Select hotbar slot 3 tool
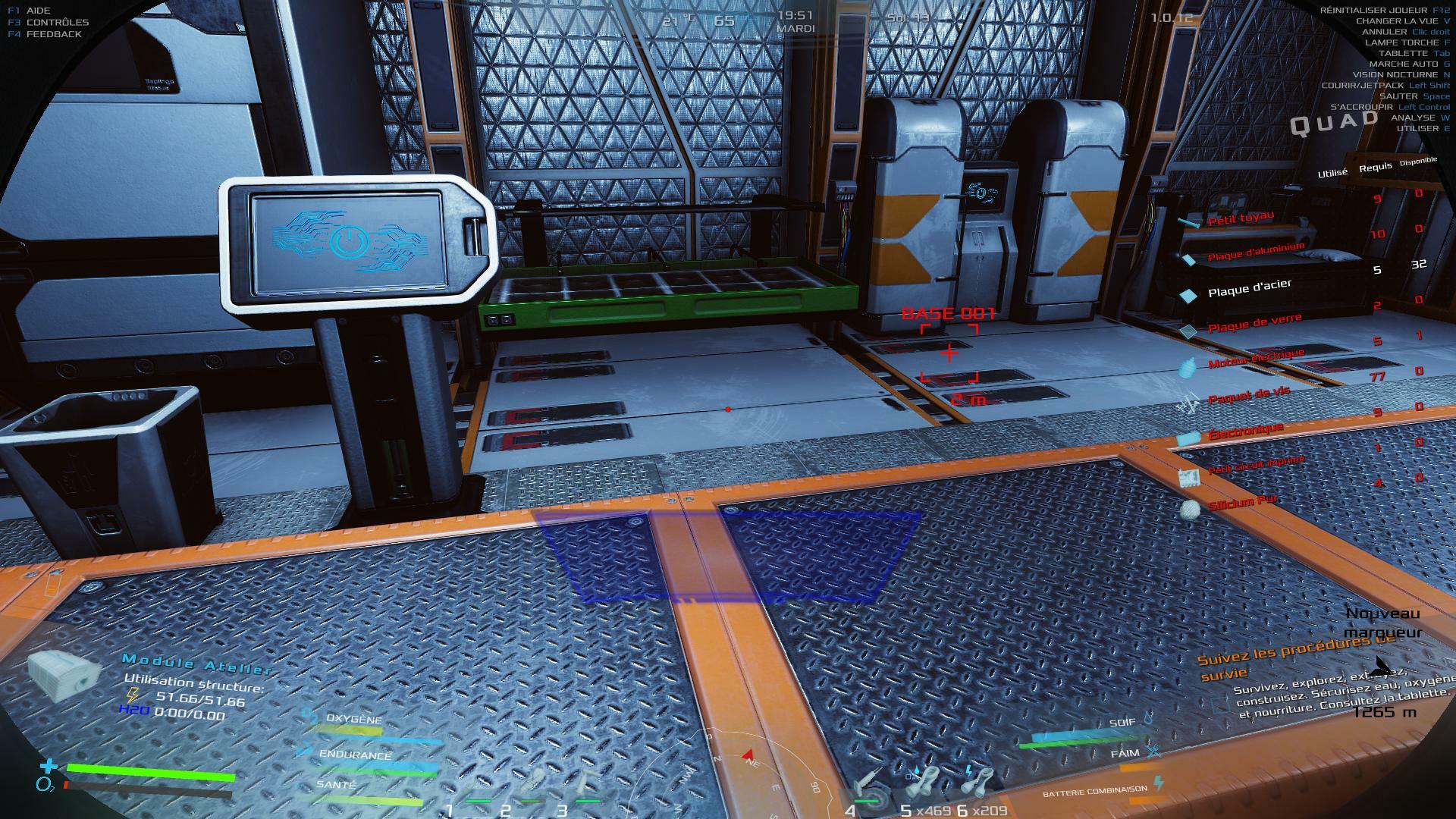Image resolution: width=1456 pixels, height=819 pixels. (x=585, y=785)
